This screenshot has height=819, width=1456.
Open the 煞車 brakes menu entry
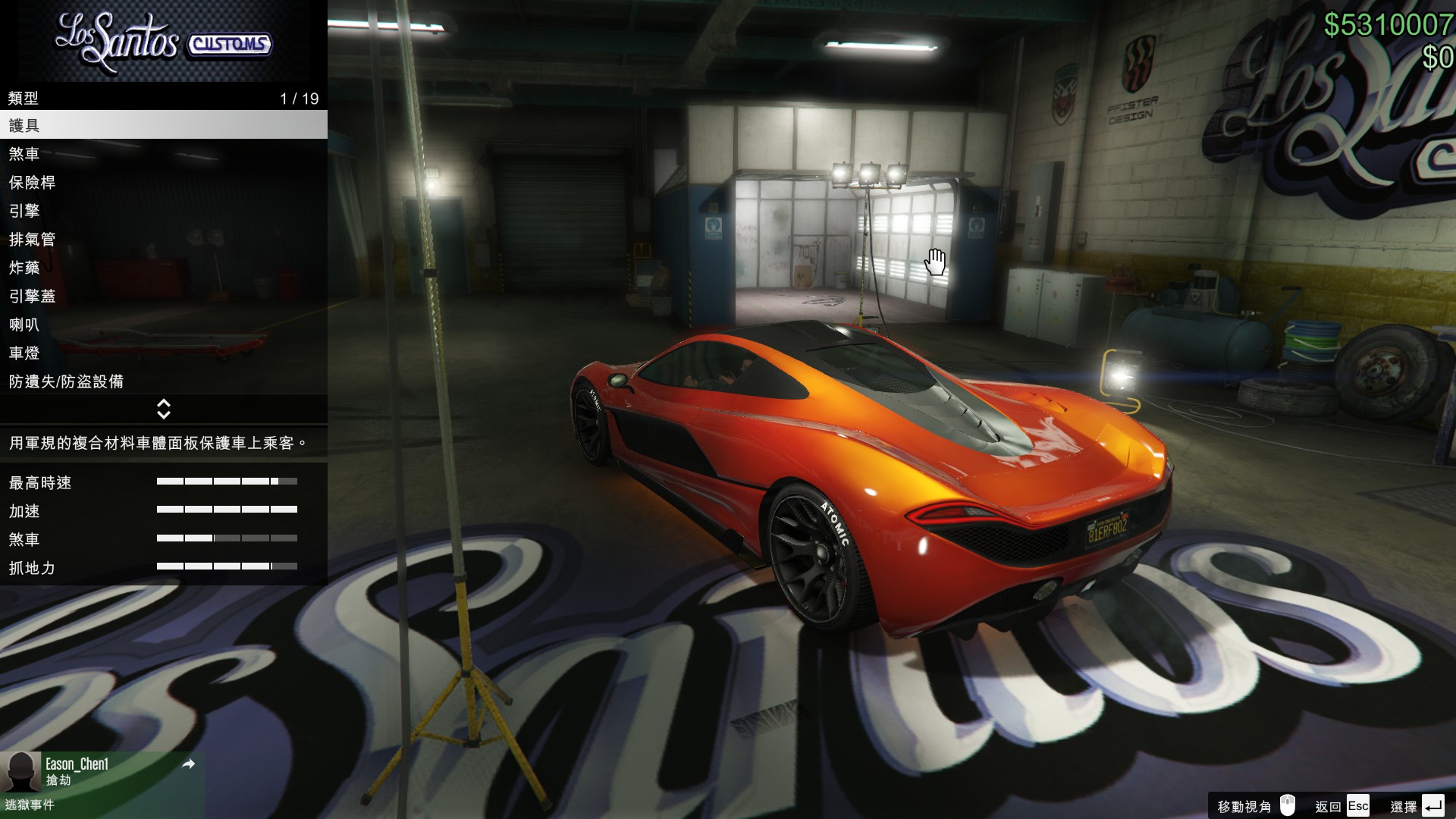point(163,154)
